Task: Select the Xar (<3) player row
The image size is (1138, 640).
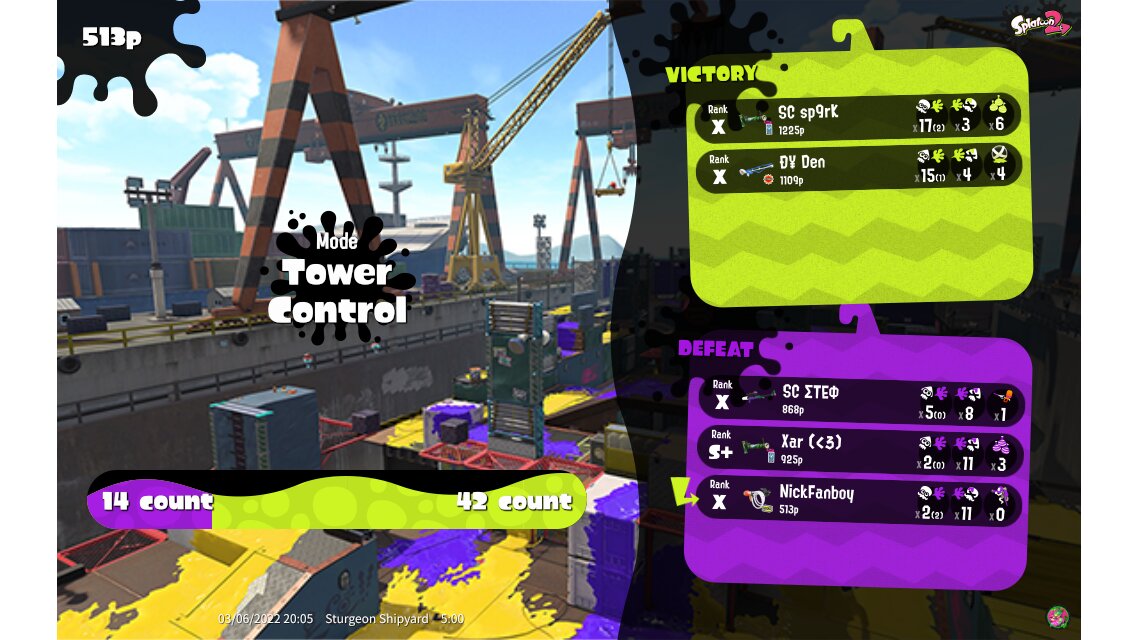Action: pyautogui.click(x=858, y=451)
